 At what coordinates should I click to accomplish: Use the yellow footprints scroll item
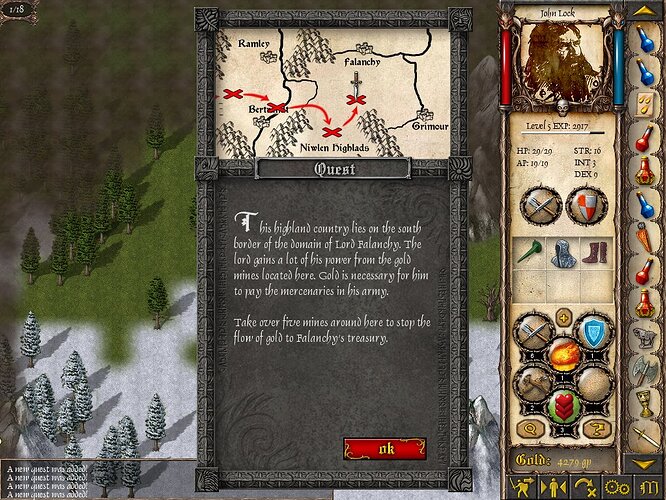tap(646, 104)
